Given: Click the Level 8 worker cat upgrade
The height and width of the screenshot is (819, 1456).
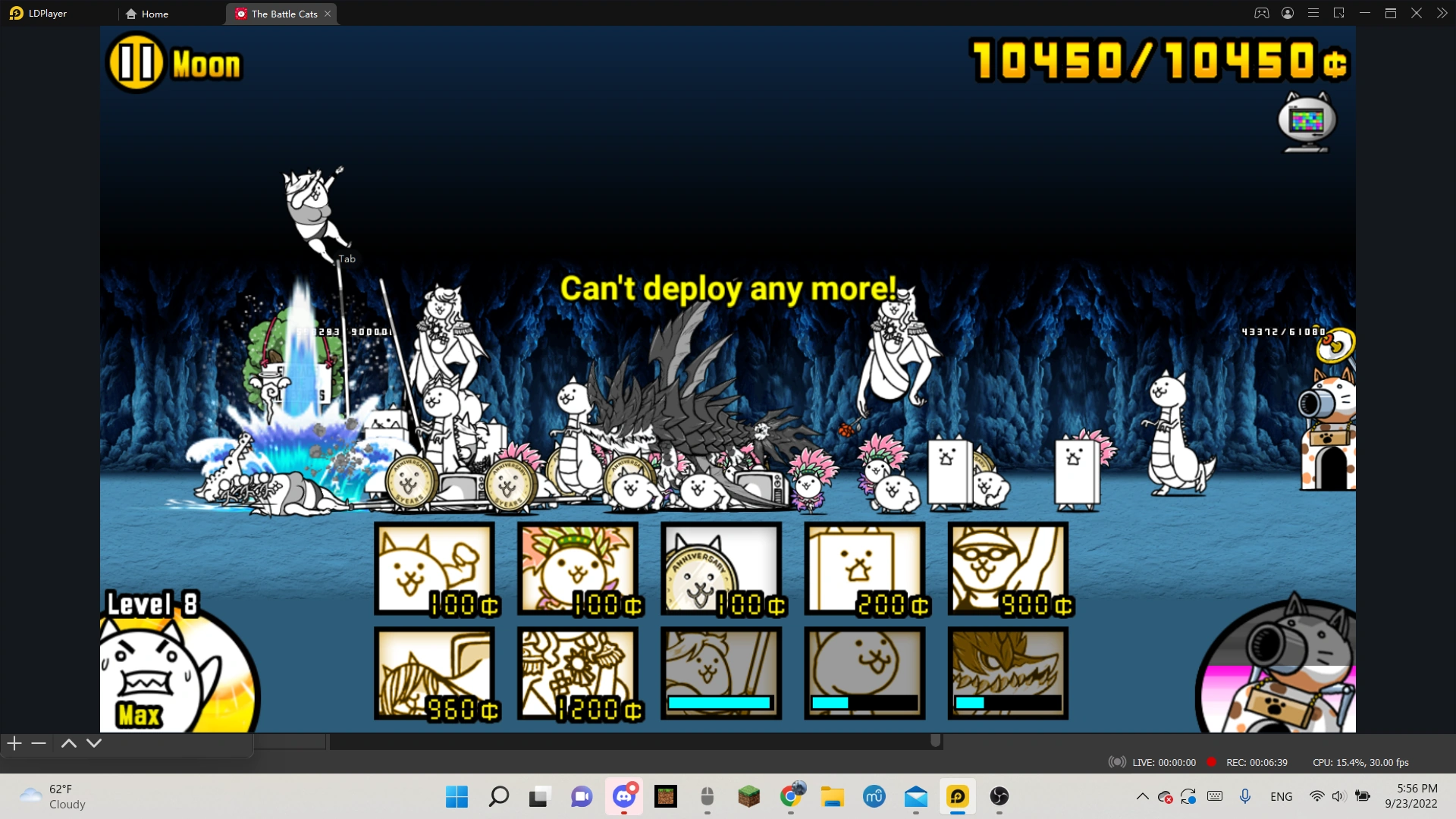Looking at the screenshot, I should pos(178,667).
